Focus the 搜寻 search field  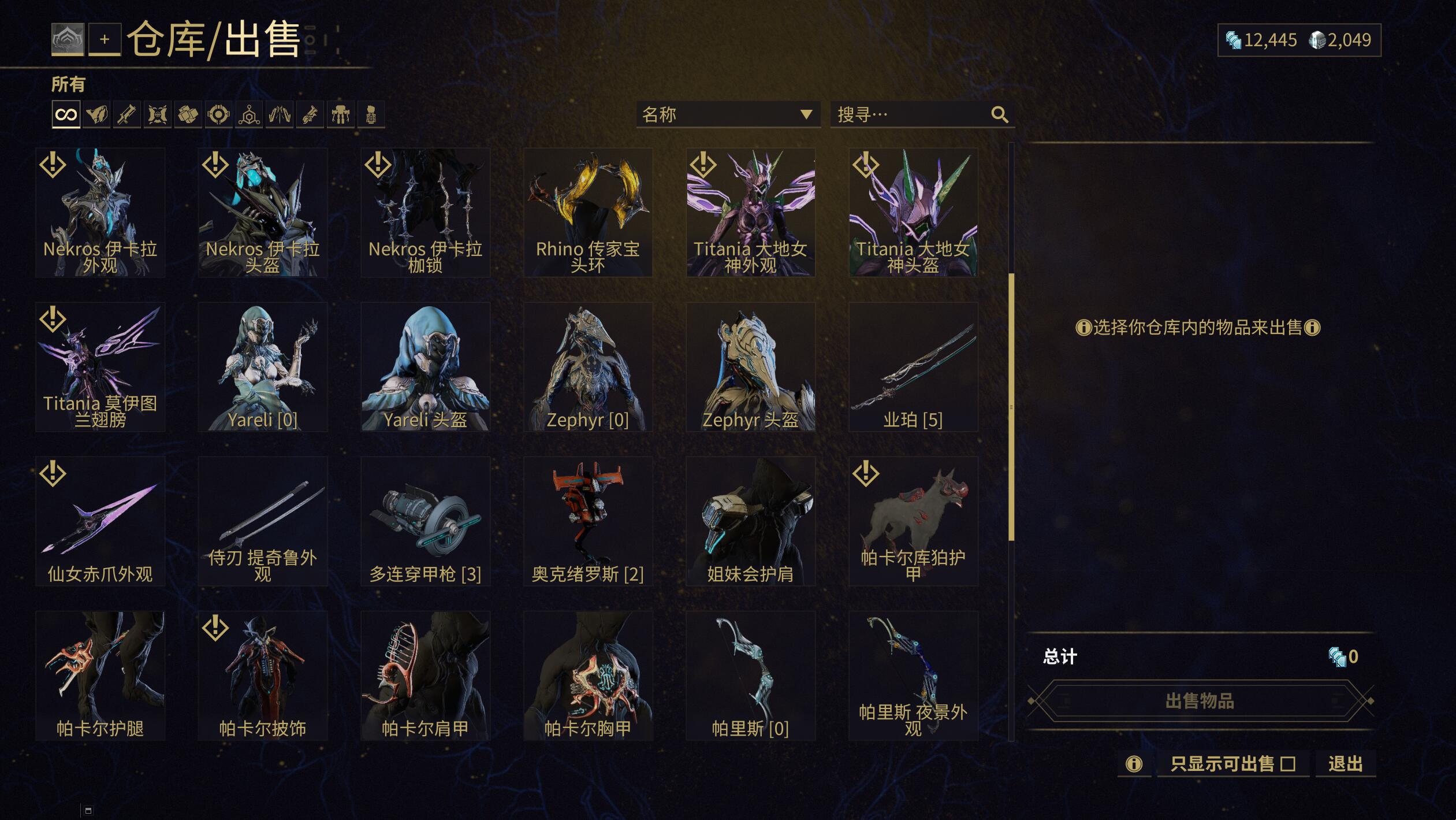click(x=913, y=114)
